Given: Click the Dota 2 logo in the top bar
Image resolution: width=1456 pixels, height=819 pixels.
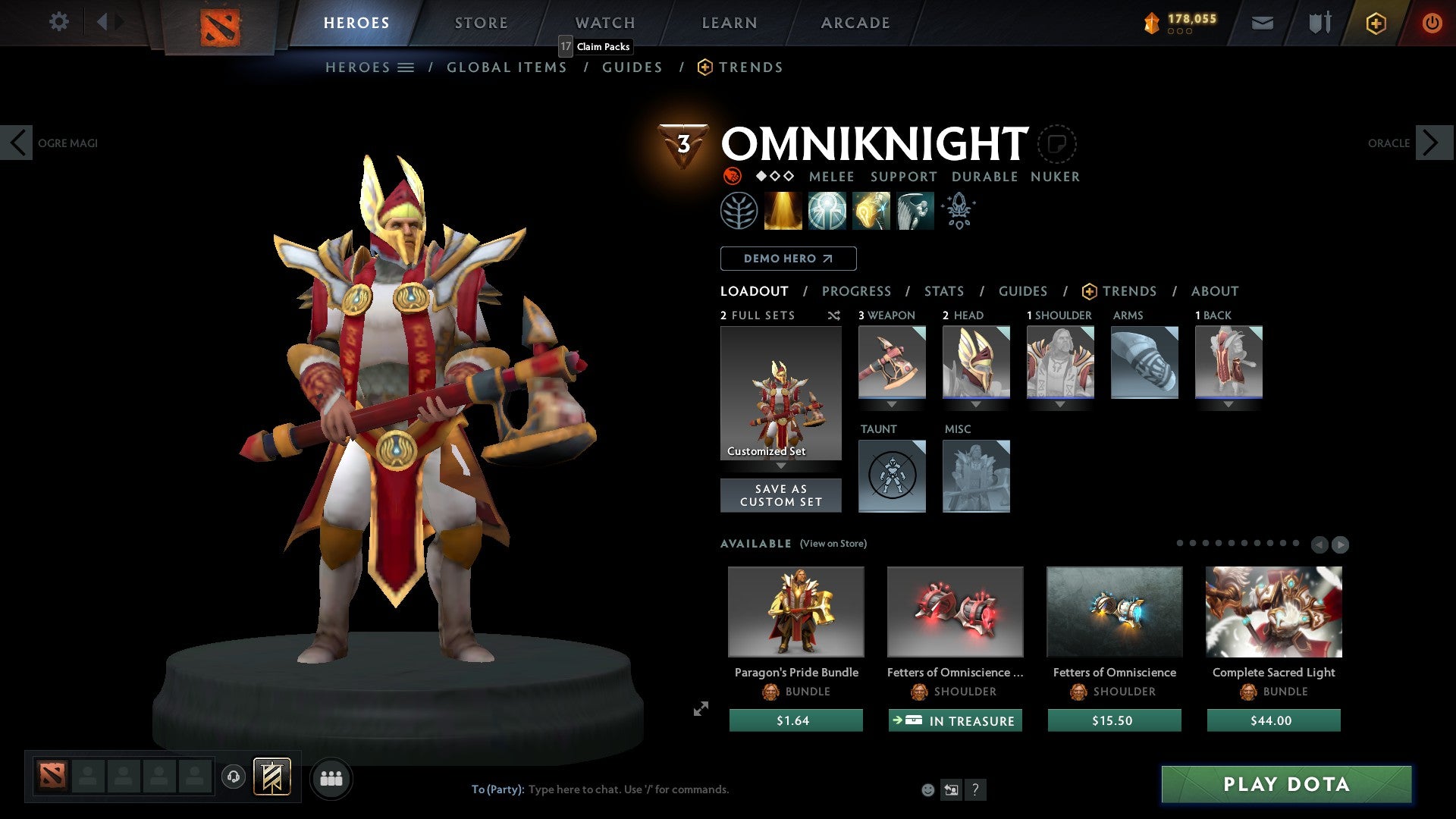Looking at the screenshot, I should [x=221, y=25].
